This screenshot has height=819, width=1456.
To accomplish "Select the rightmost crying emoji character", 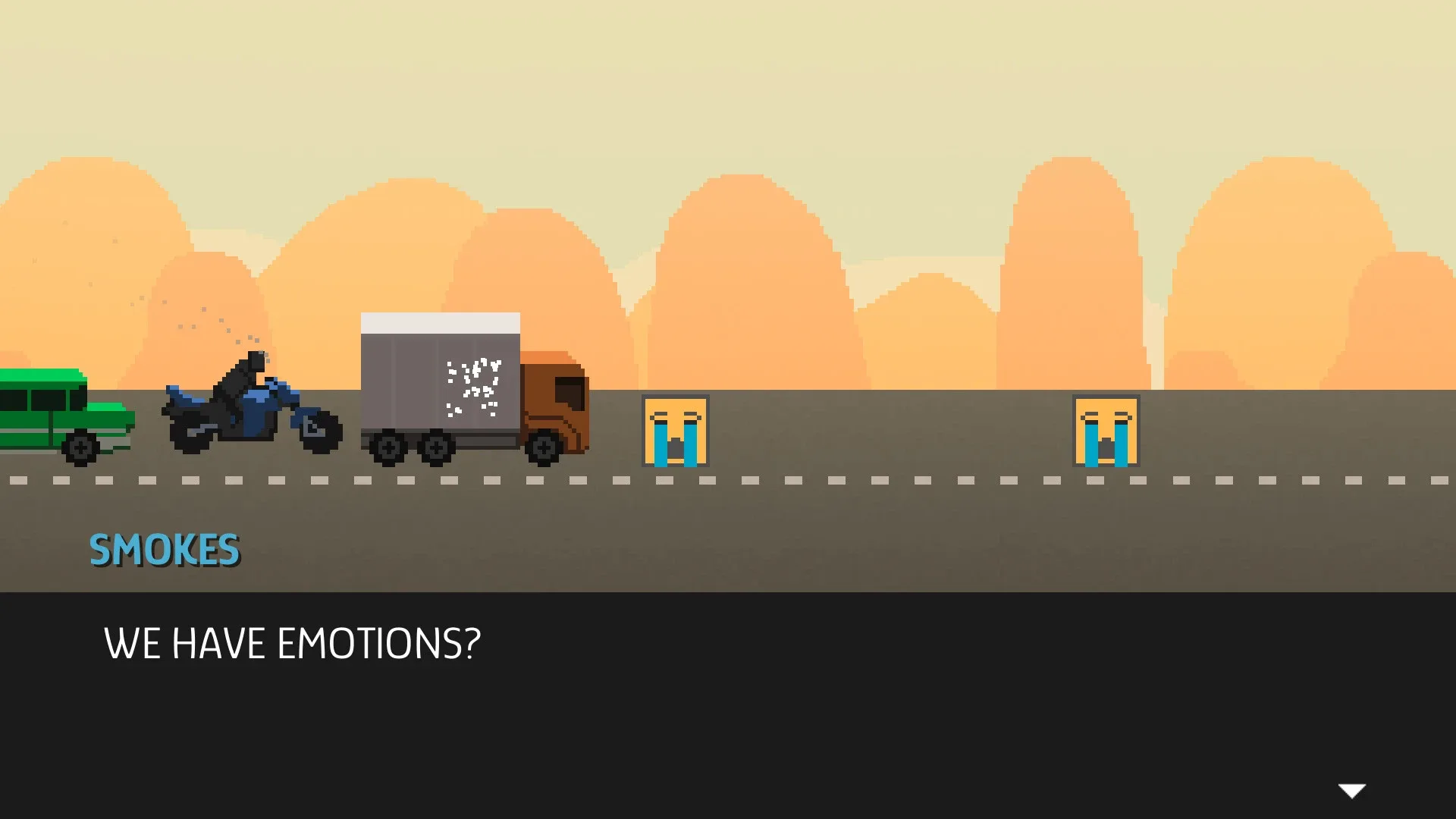I will pyautogui.click(x=1106, y=428).
